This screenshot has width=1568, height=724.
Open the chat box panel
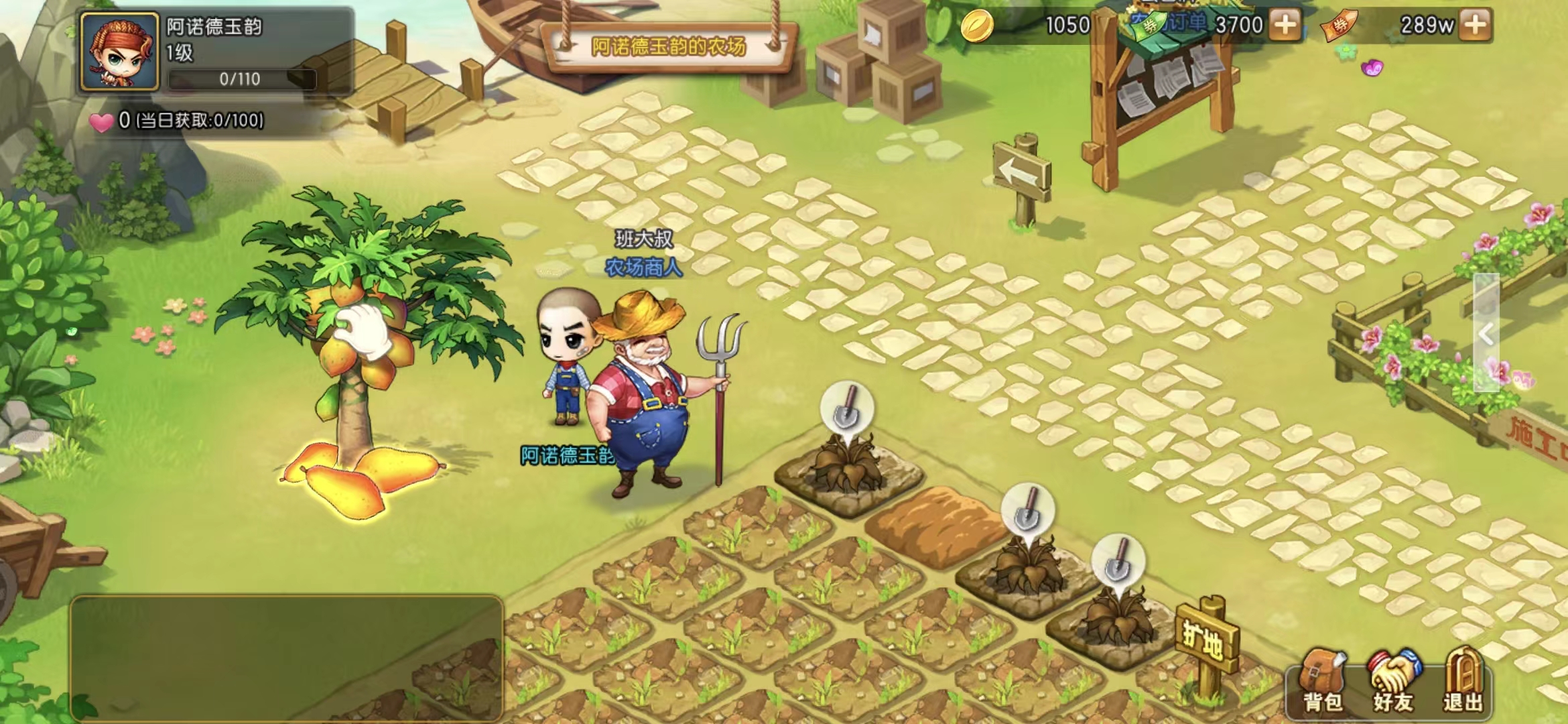[x=287, y=657]
